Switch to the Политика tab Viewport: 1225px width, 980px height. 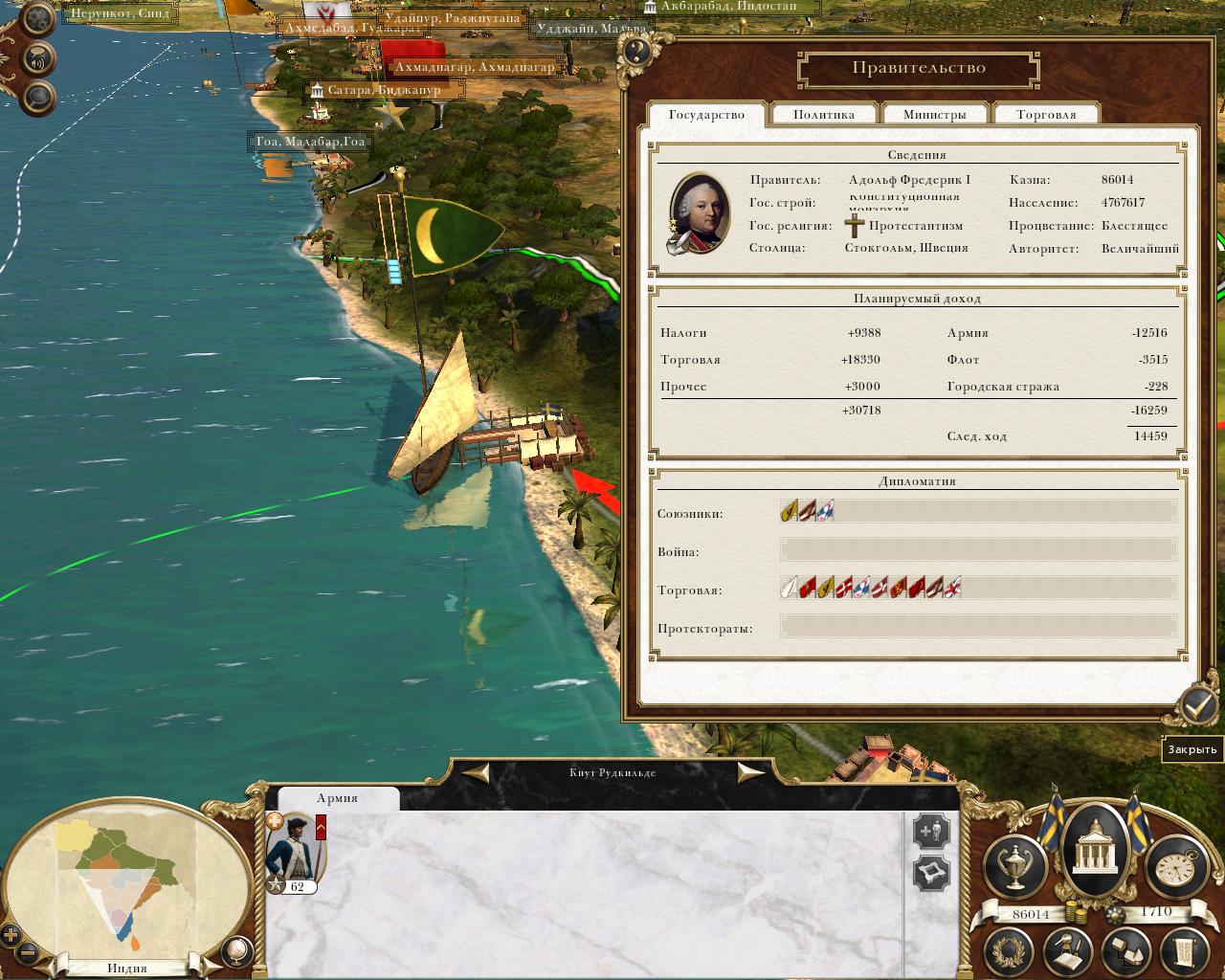point(823,115)
